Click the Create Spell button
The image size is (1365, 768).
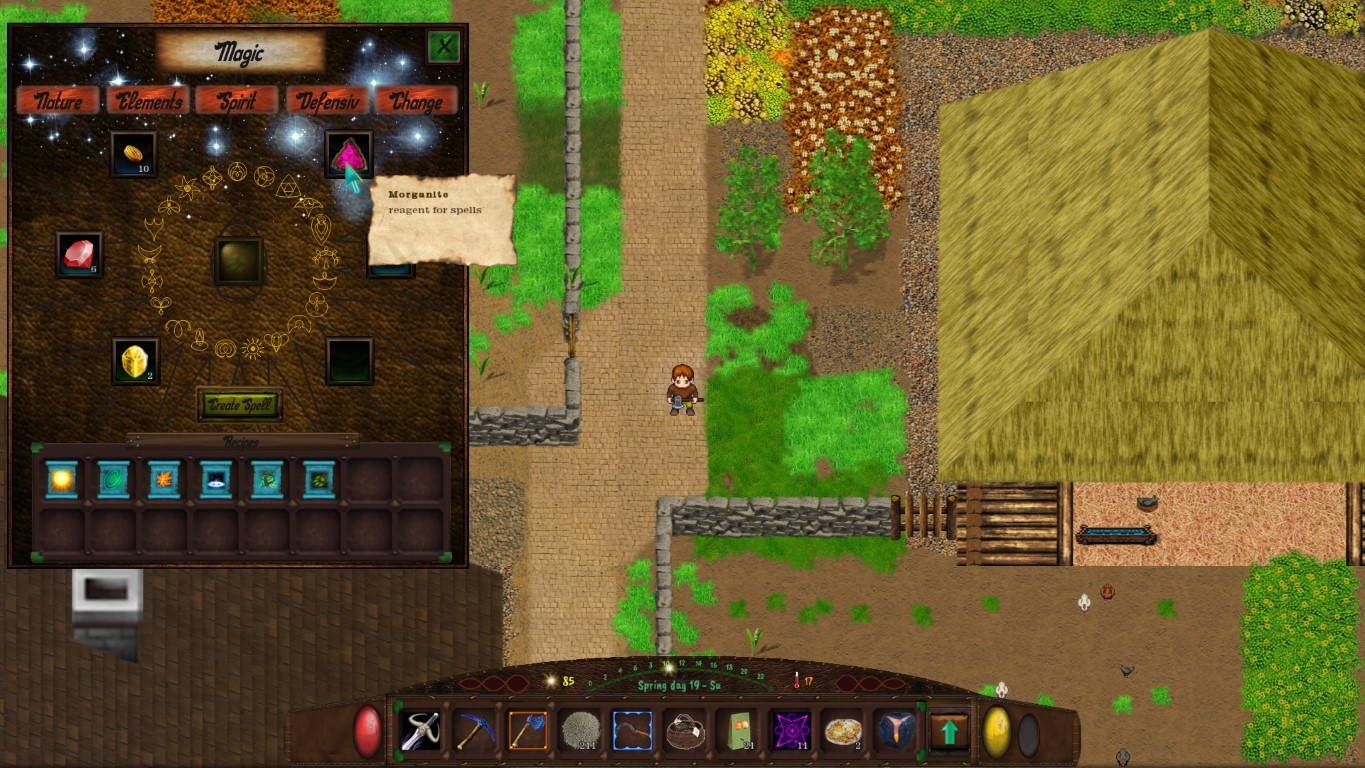(x=239, y=405)
